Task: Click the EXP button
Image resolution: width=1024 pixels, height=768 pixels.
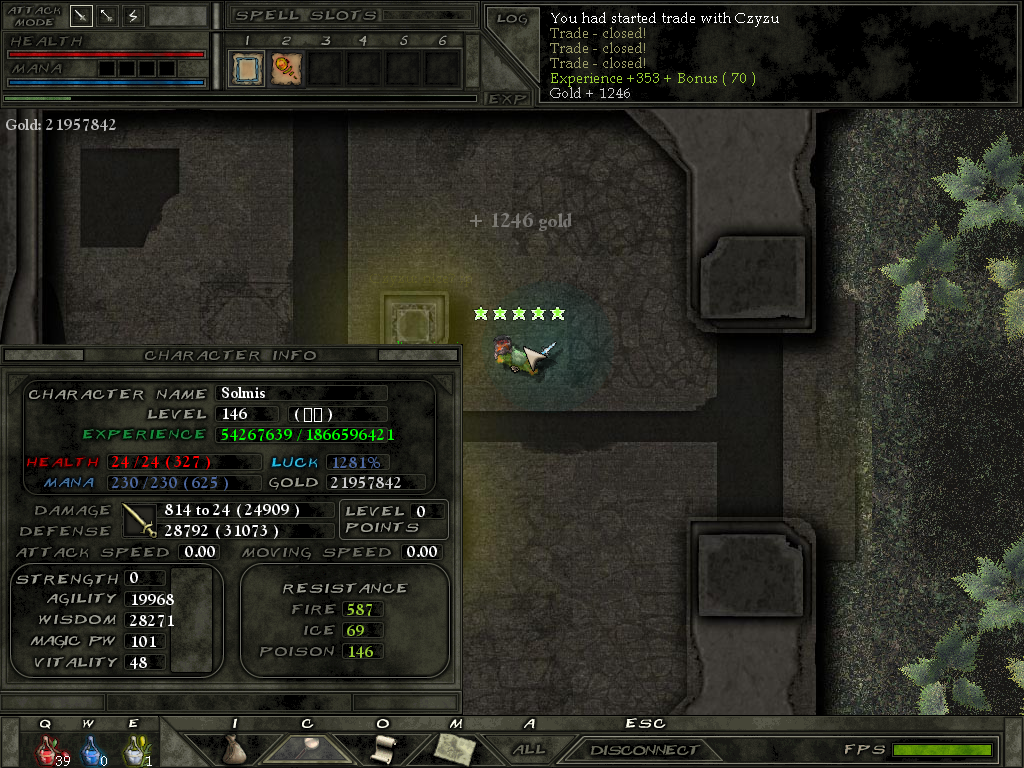Action: (x=507, y=99)
